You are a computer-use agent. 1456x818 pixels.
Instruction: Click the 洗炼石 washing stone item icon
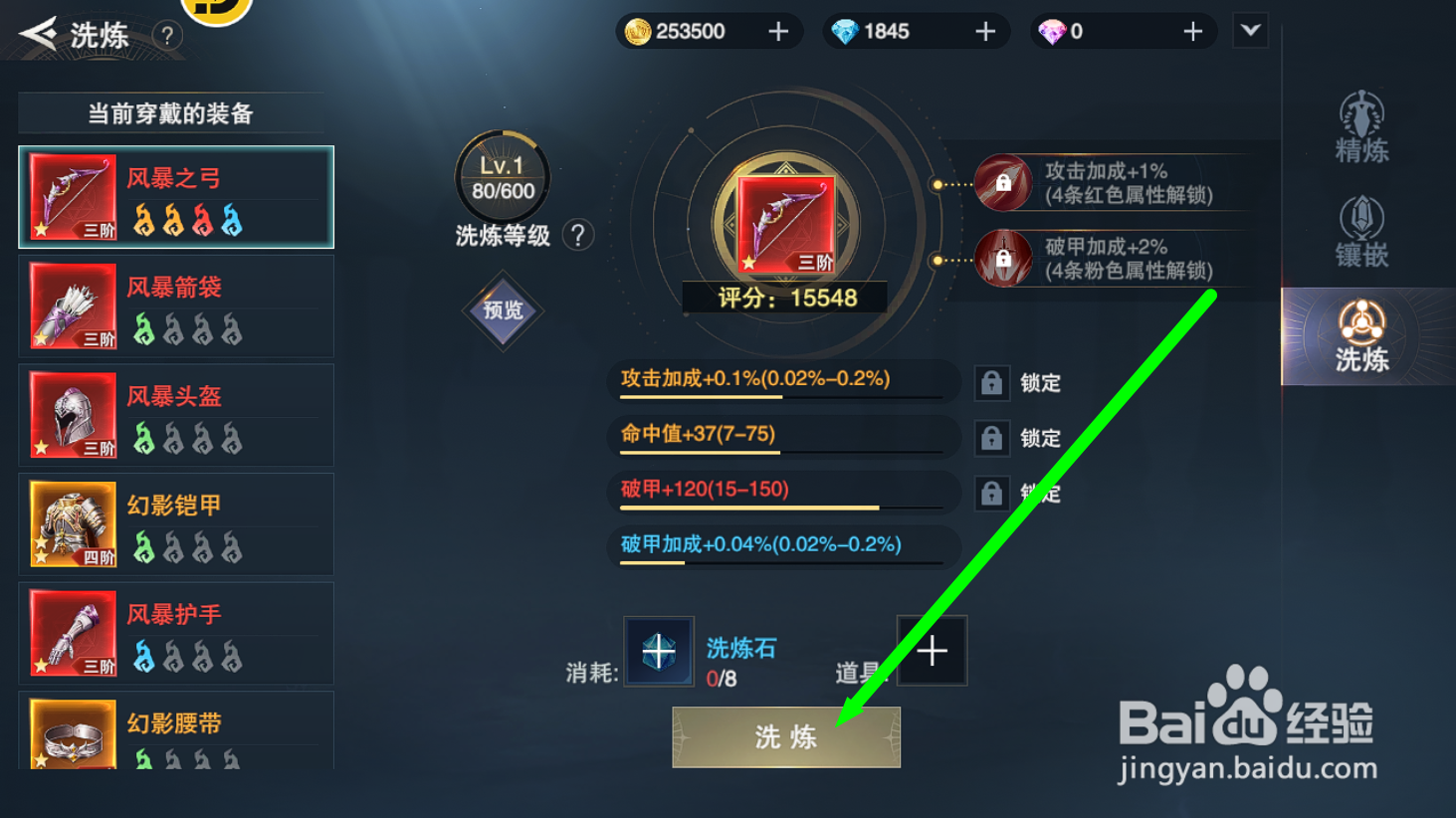658,650
